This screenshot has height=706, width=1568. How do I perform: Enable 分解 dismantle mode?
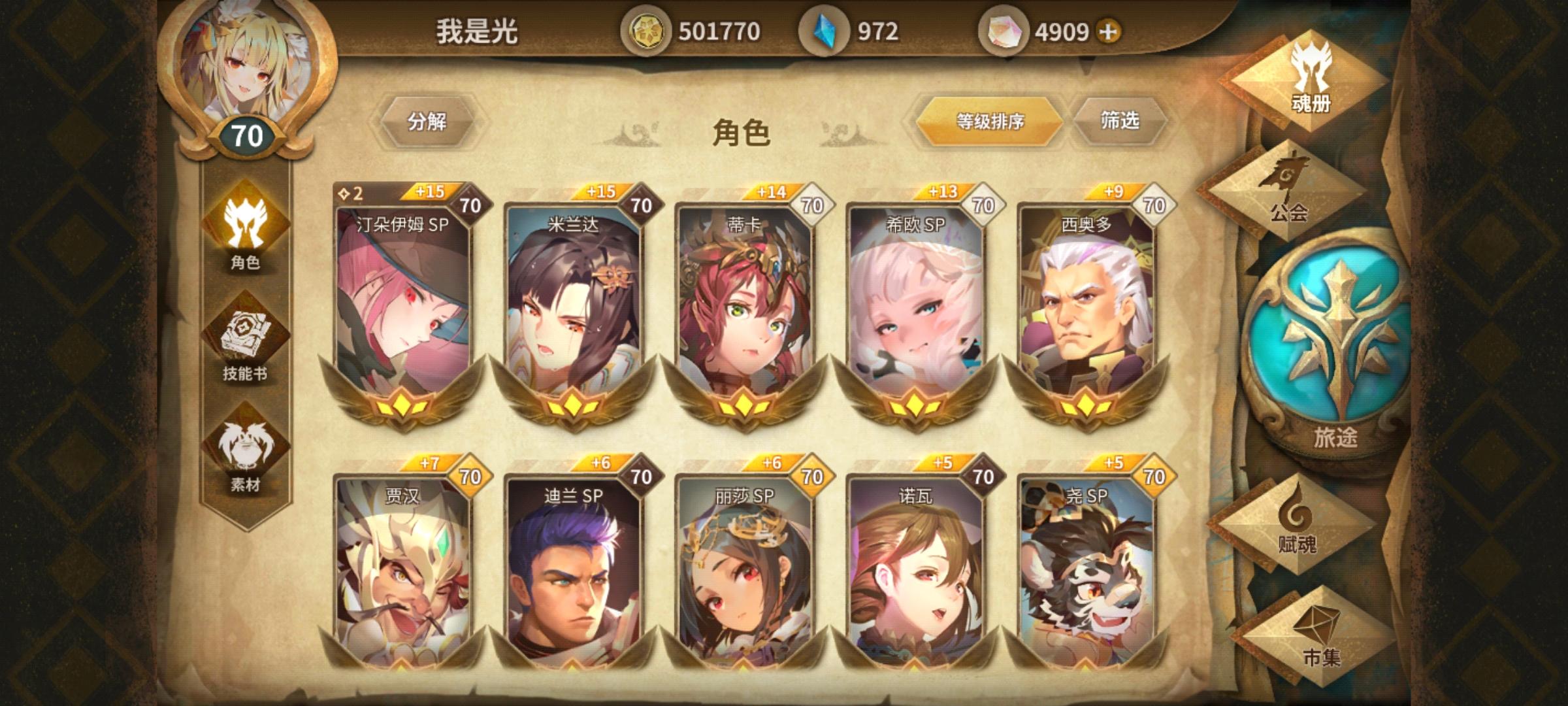tap(428, 121)
